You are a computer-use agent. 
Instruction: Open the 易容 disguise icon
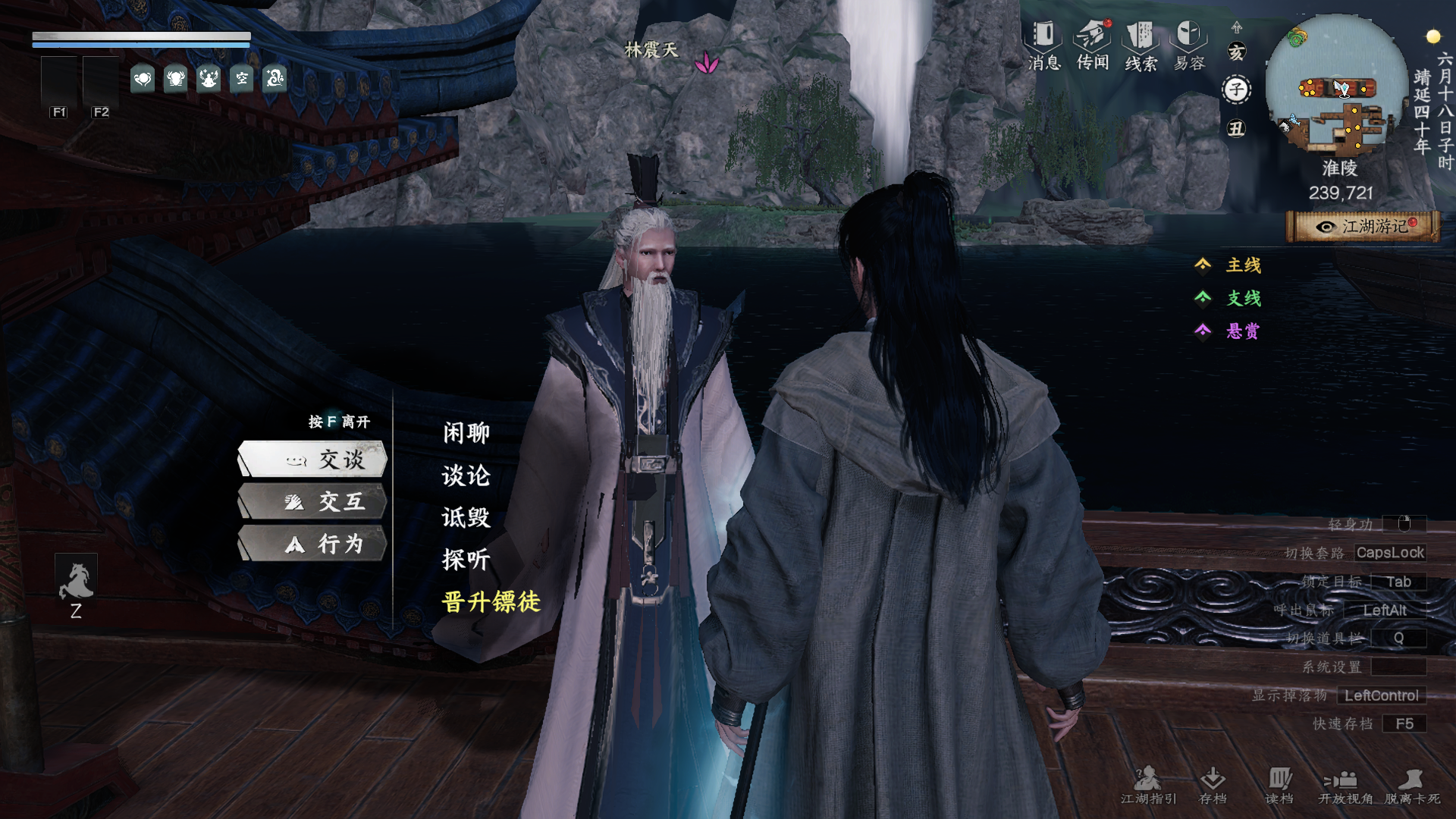[x=1189, y=45]
